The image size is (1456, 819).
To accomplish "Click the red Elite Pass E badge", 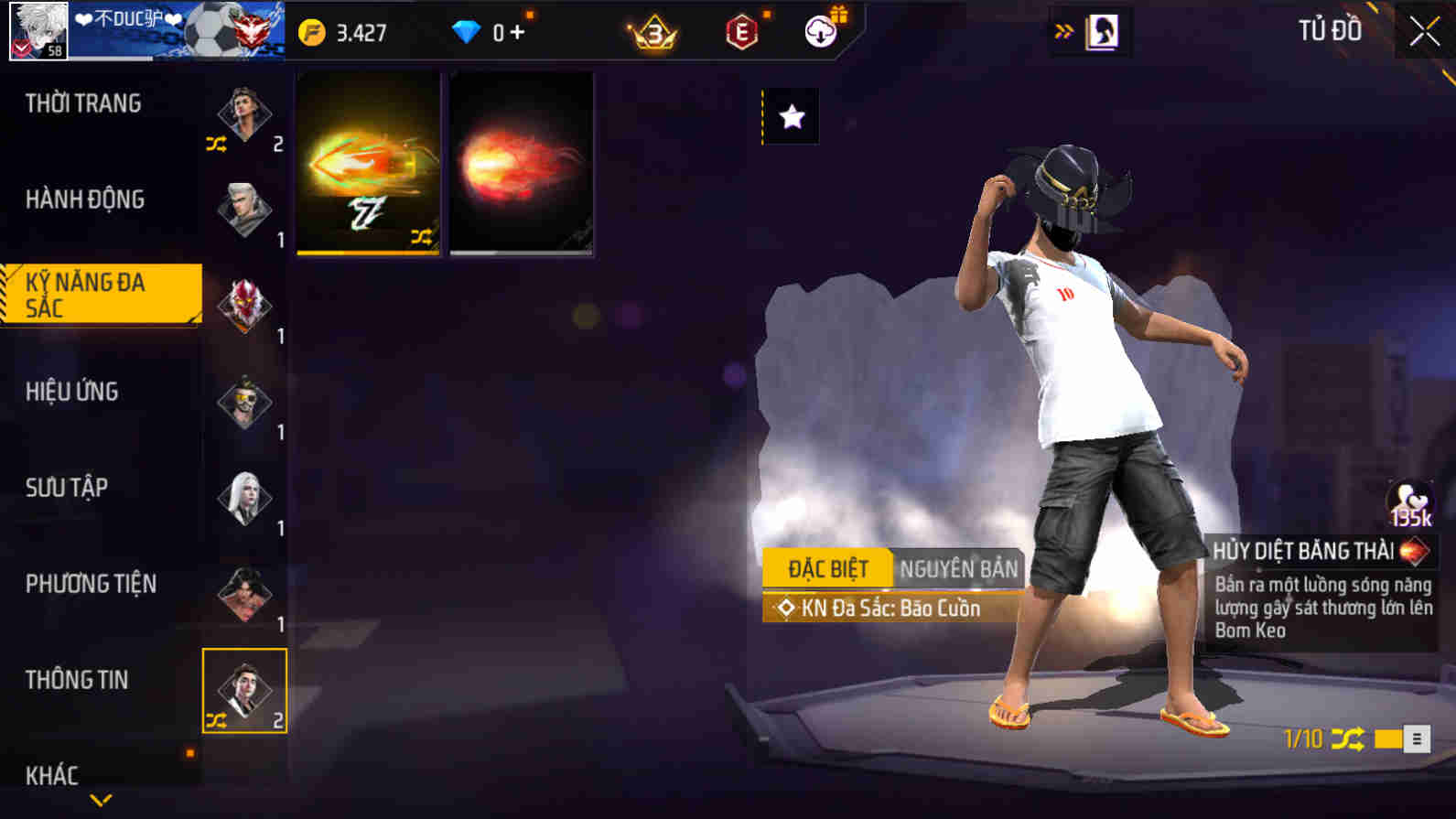I will click(x=743, y=29).
